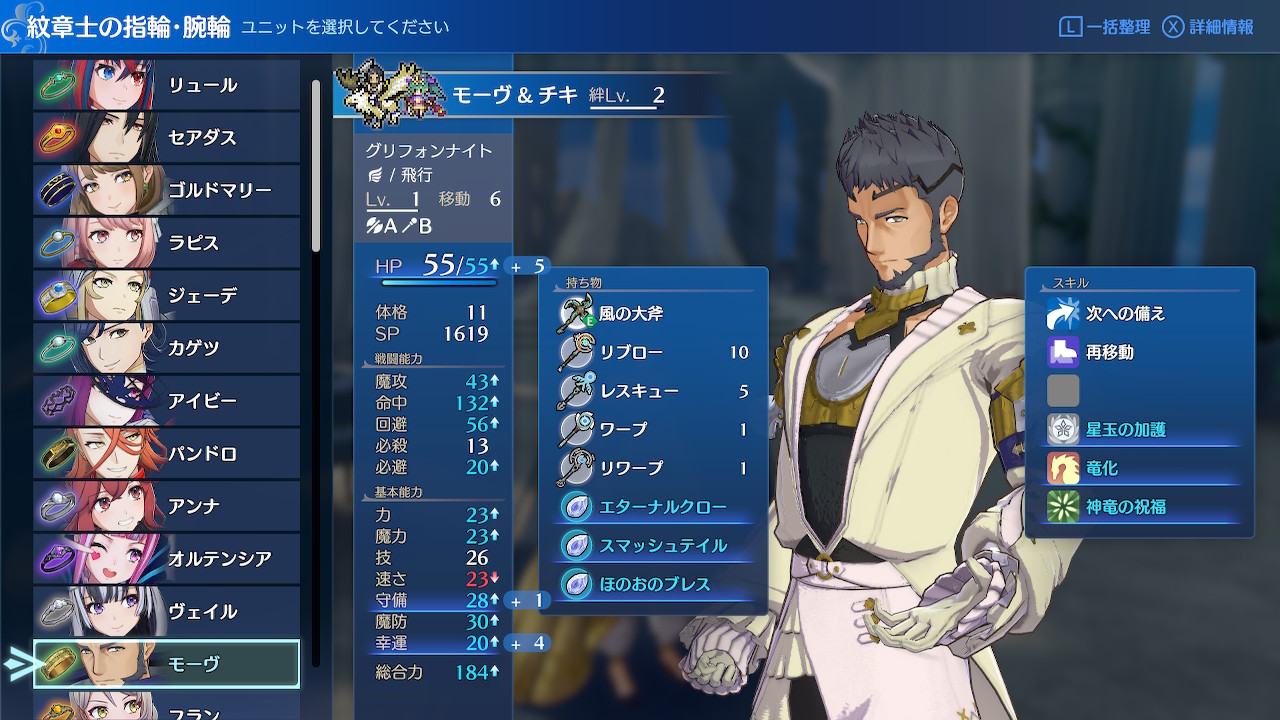
Task: Open the 詳細情報 details view
Action: point(1209,27)
